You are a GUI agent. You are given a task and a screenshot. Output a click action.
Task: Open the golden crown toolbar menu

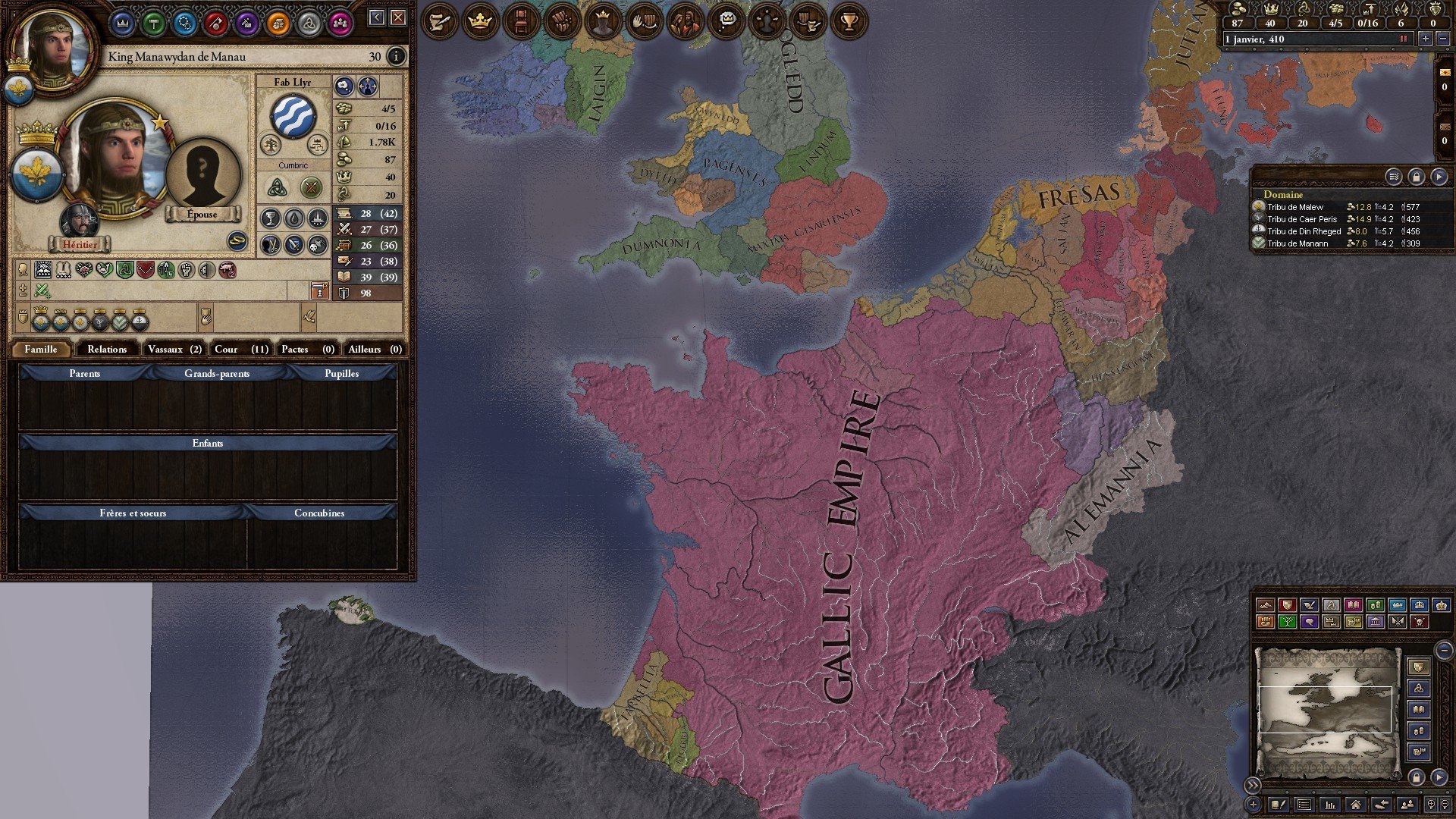coord(480,22)
